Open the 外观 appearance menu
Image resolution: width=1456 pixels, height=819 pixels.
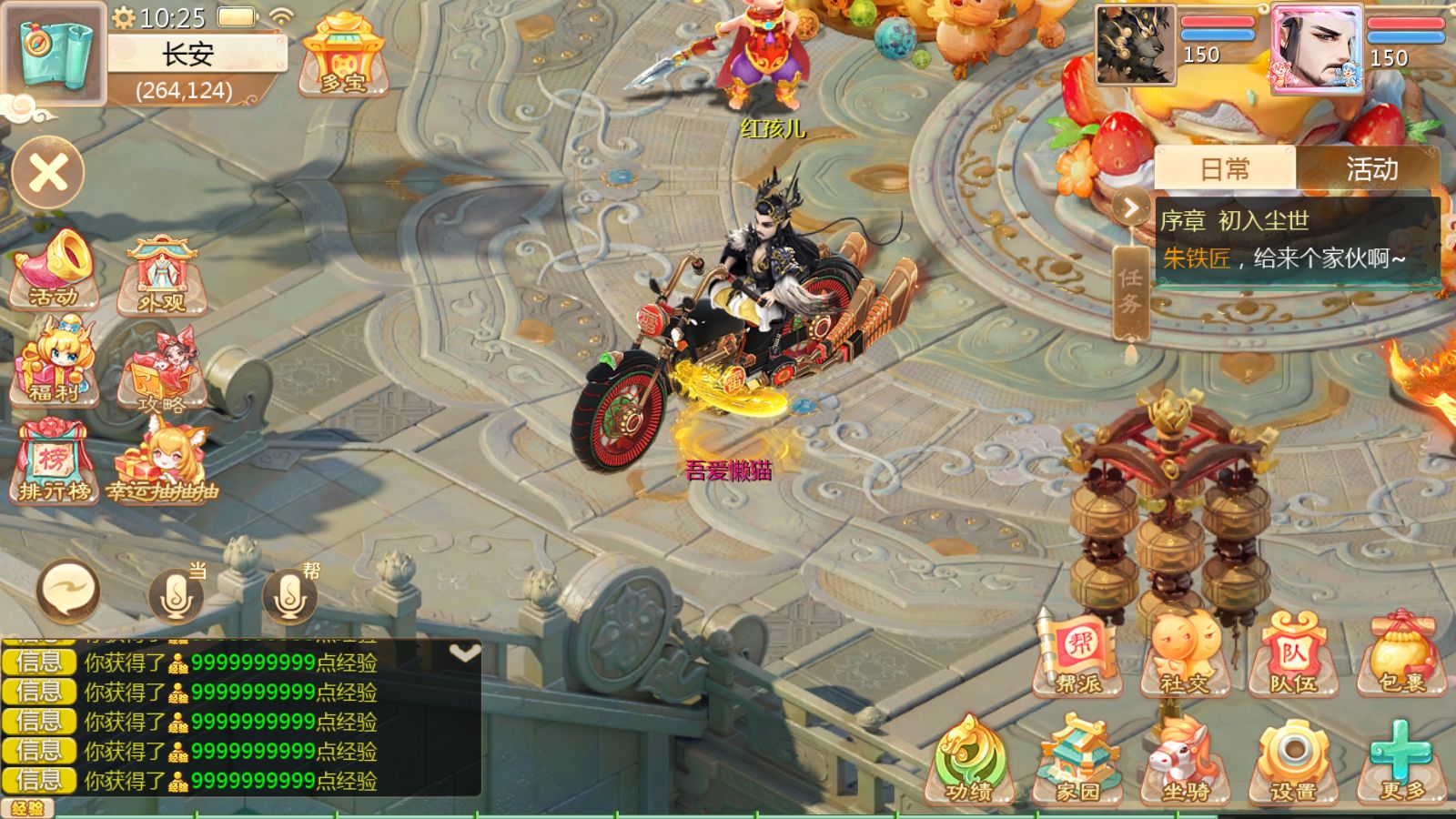click(x=162, y=275)
